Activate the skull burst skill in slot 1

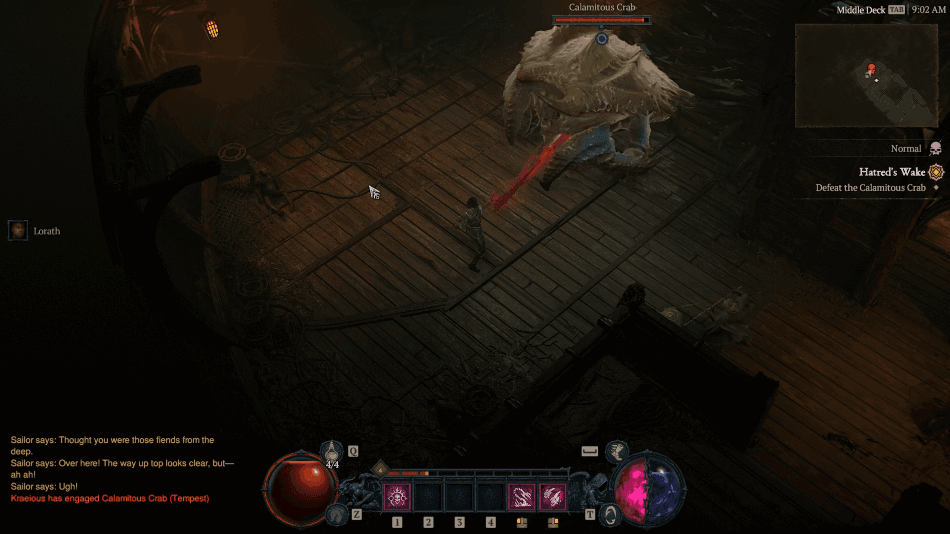[x=397, y=496]
